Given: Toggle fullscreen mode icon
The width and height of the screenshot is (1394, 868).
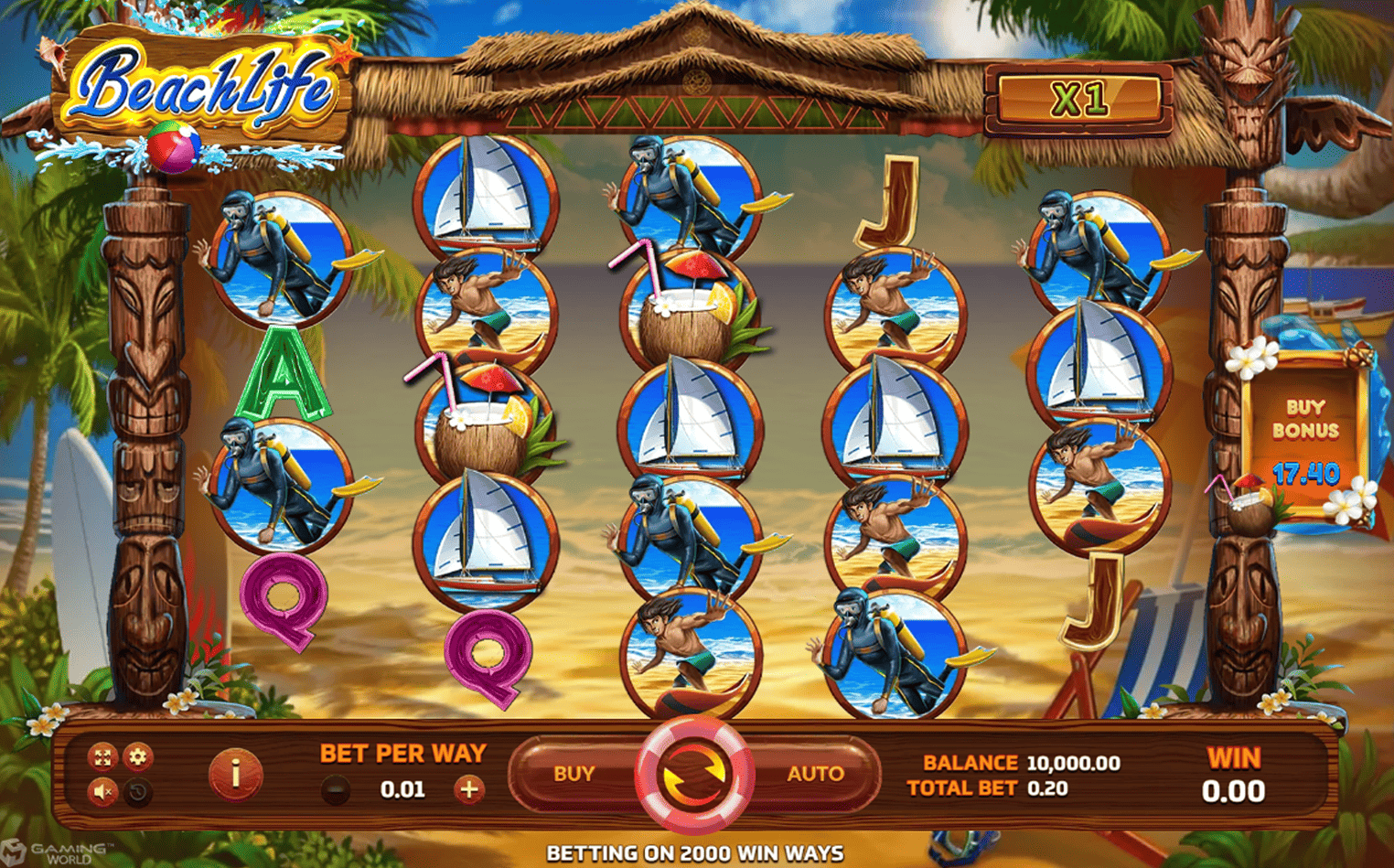Looking at the screenshot, I should coord(102,756).
